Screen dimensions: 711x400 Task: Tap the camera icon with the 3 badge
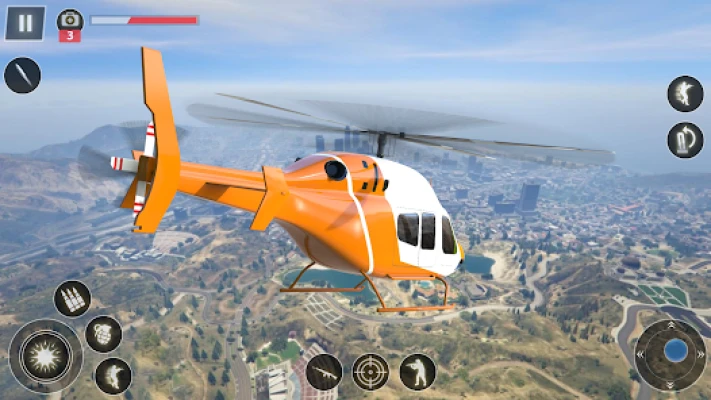tap(70, 20)
